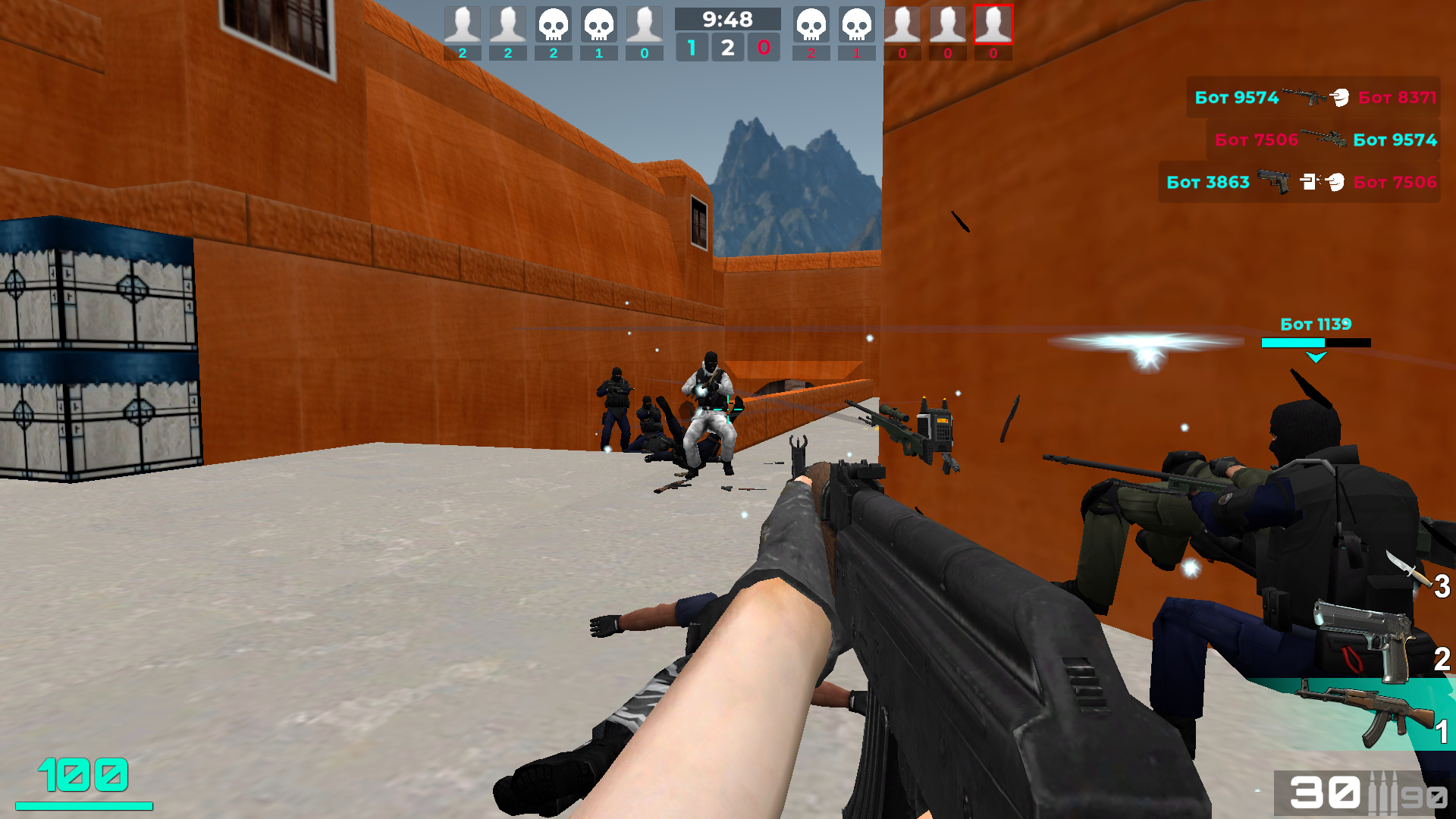
Task: Click the headshot icon in the top killfeed entry
Action: [x=1340, y=97]
